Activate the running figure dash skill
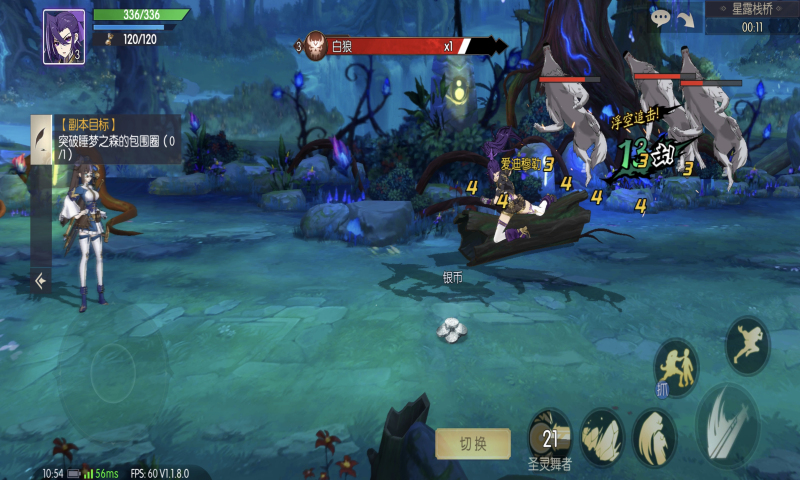Image resolution: width=800 pixels, height=480 pixels. [x=747, y=346]
